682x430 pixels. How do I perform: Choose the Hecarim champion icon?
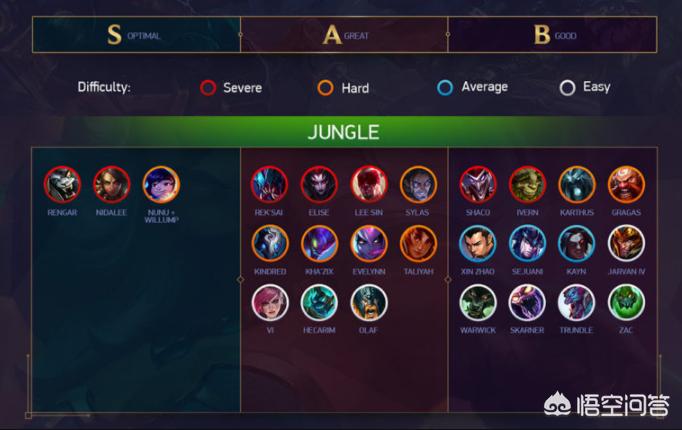tap(319, 302)
